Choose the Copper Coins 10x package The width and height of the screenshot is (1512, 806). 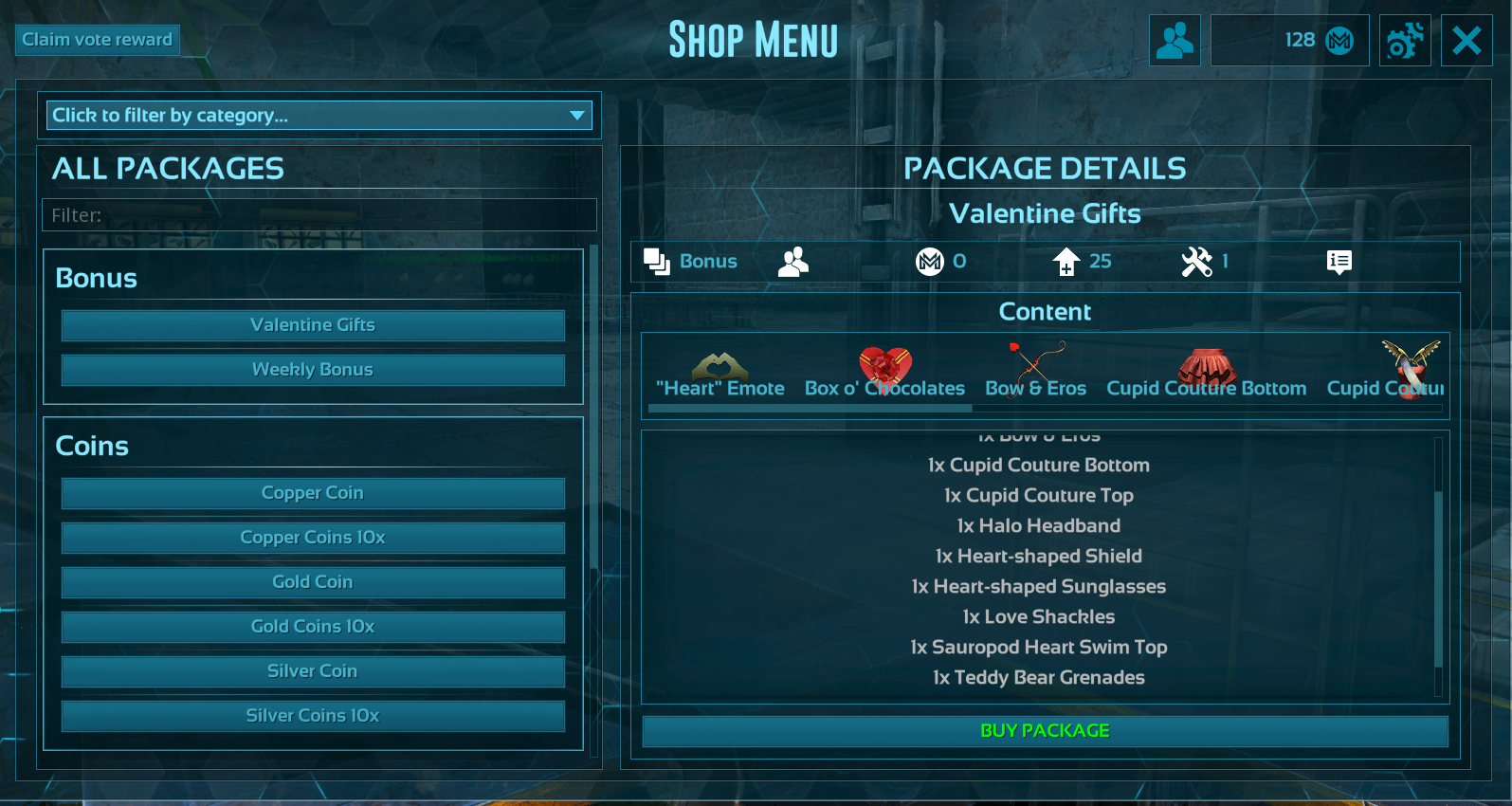(x=313, y=538)
